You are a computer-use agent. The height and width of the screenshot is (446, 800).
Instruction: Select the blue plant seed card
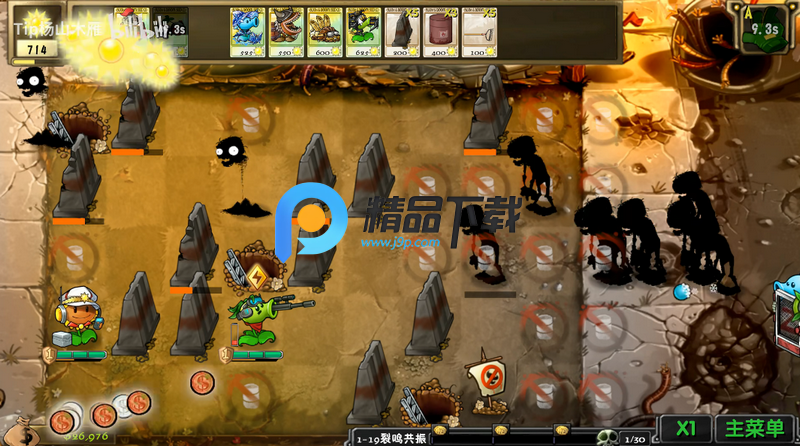(x=247, y=32)
